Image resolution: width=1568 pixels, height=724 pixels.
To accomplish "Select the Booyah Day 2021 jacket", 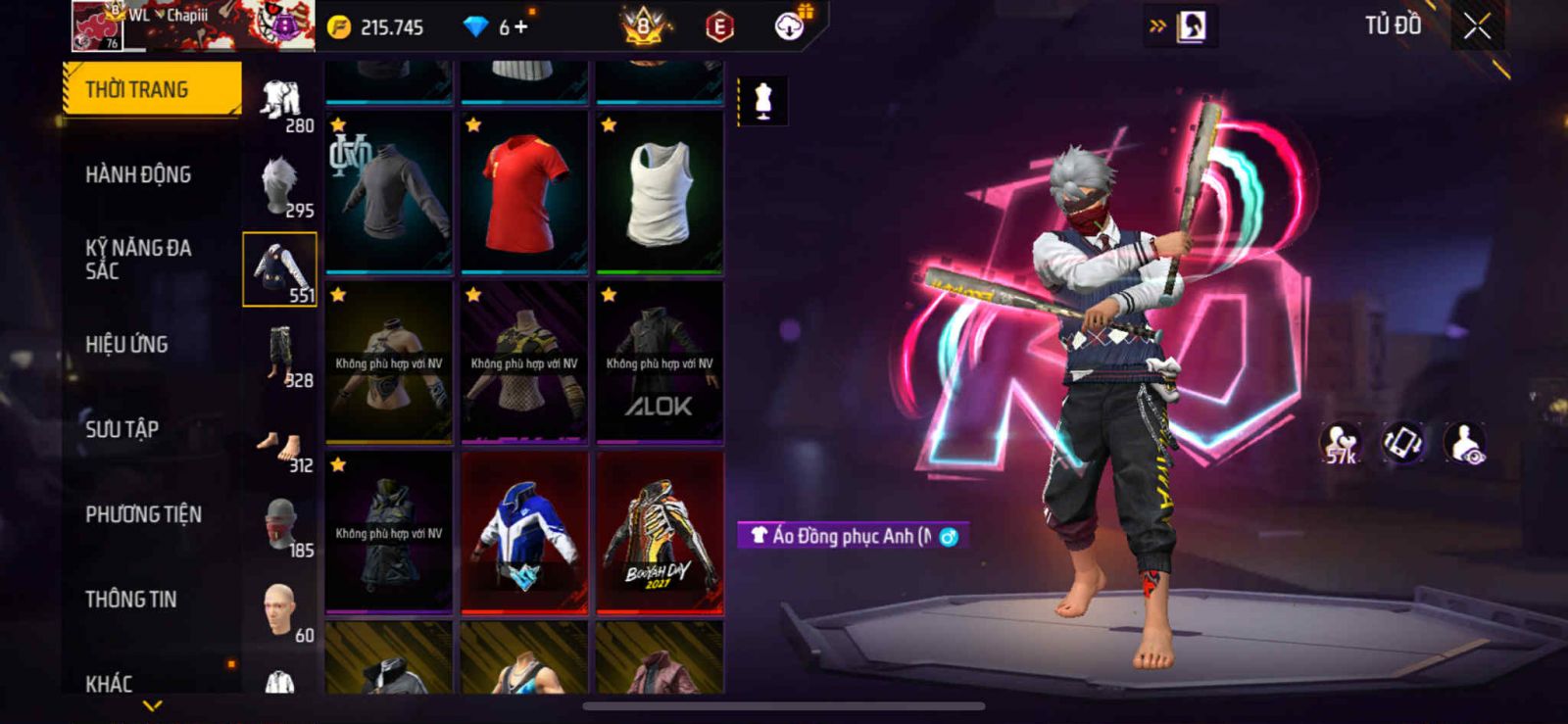I will pyautogui.click(x=660, y=532).
